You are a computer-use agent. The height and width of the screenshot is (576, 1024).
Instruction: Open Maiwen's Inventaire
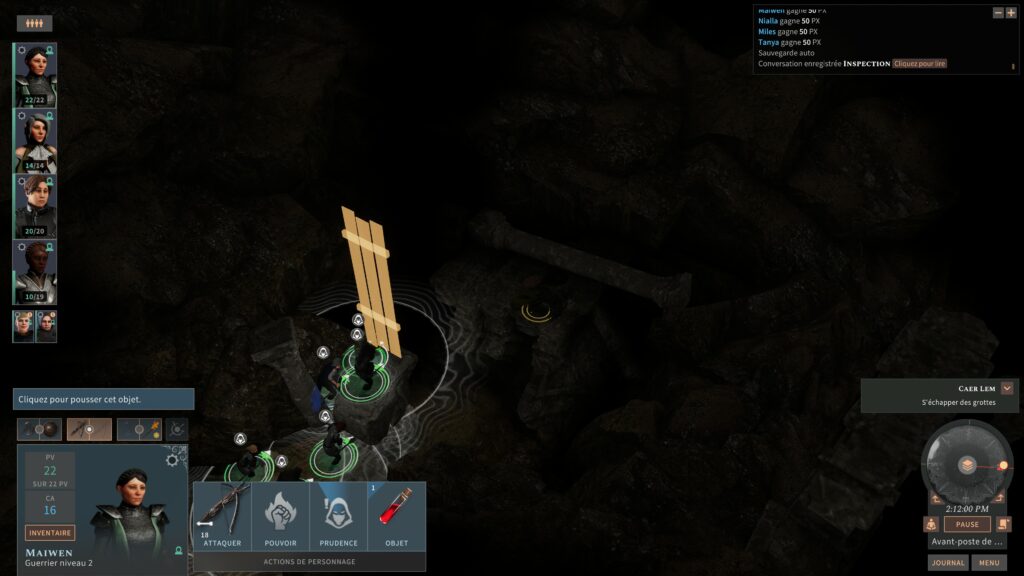[50, 533]
